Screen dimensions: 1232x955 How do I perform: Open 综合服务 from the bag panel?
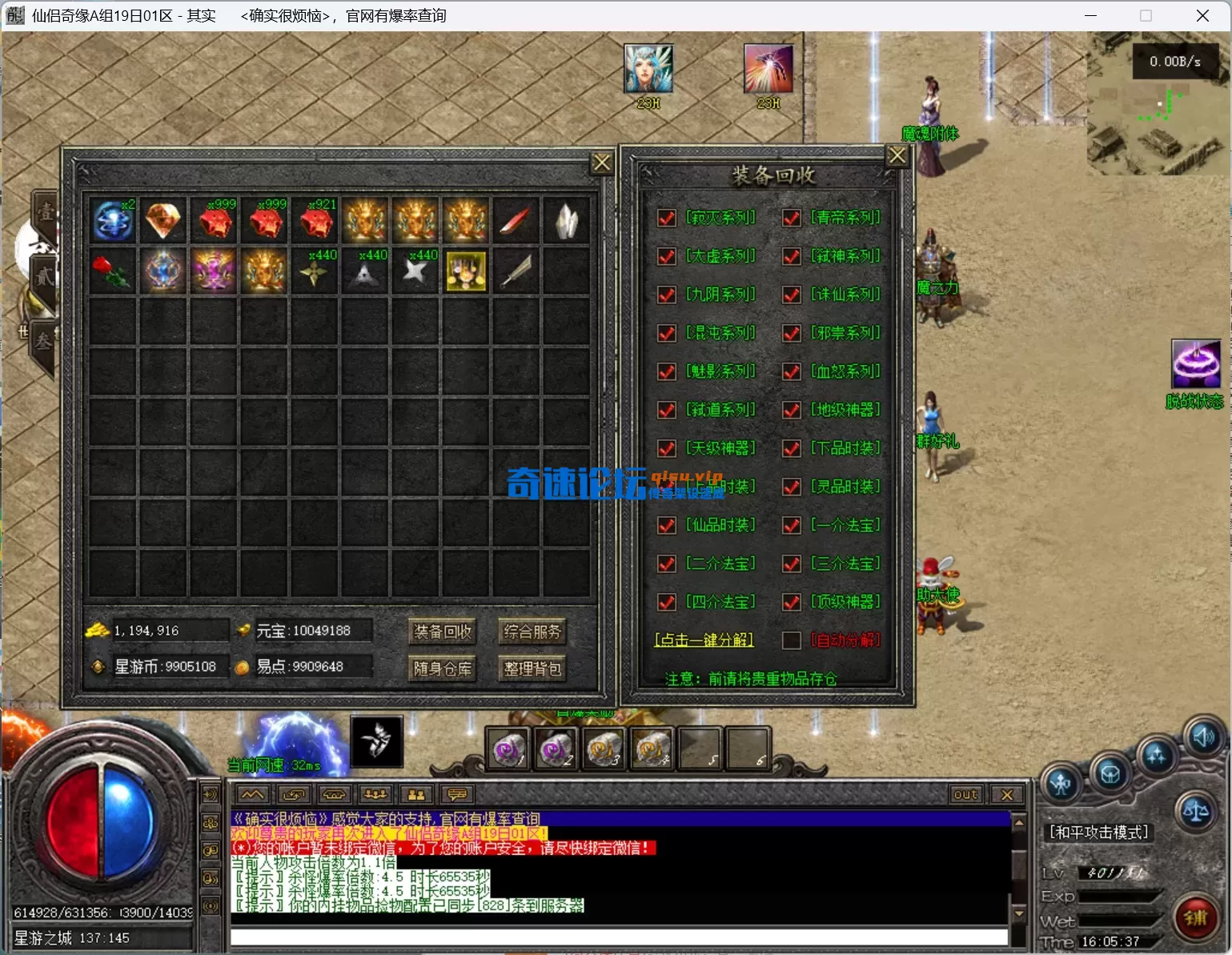click(532, 632)
